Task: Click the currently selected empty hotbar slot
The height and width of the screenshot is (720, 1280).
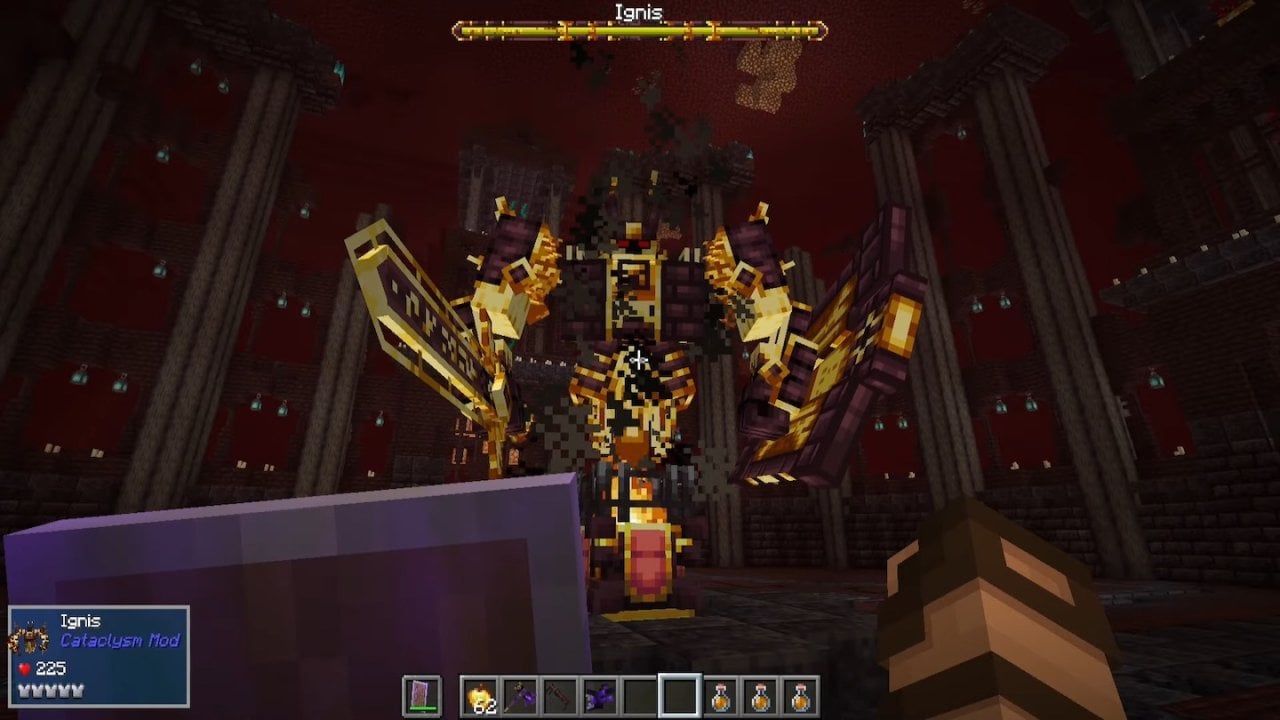Action: 679,694
